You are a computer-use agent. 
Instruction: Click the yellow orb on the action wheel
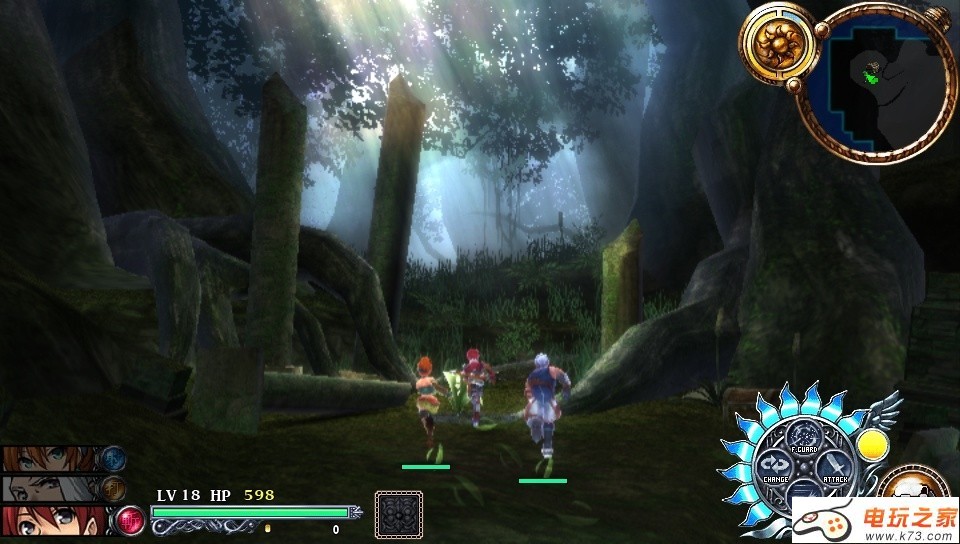point(873,445)
